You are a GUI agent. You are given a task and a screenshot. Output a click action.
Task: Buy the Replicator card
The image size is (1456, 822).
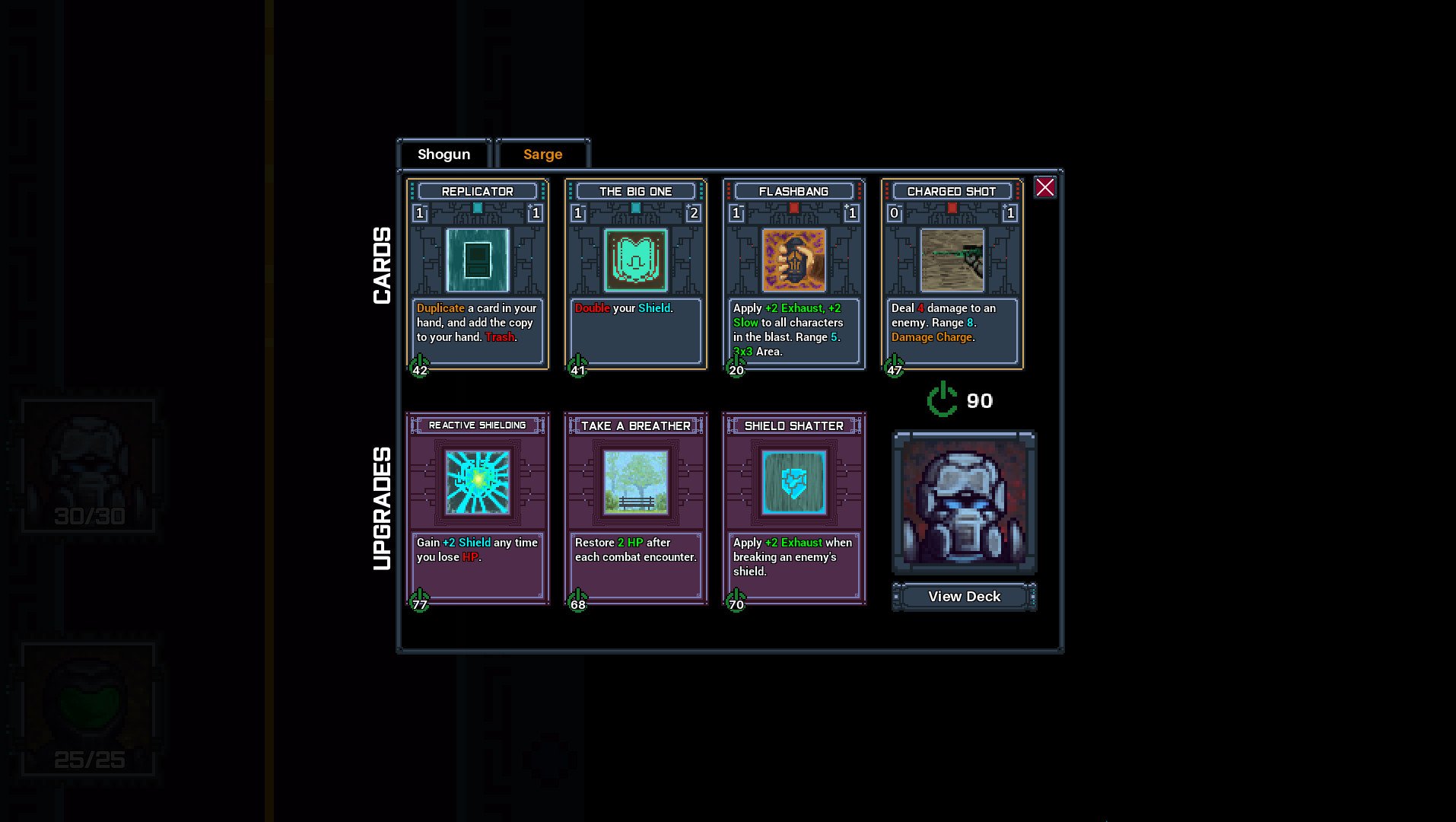pyautogui.click(x=478, y=274)
